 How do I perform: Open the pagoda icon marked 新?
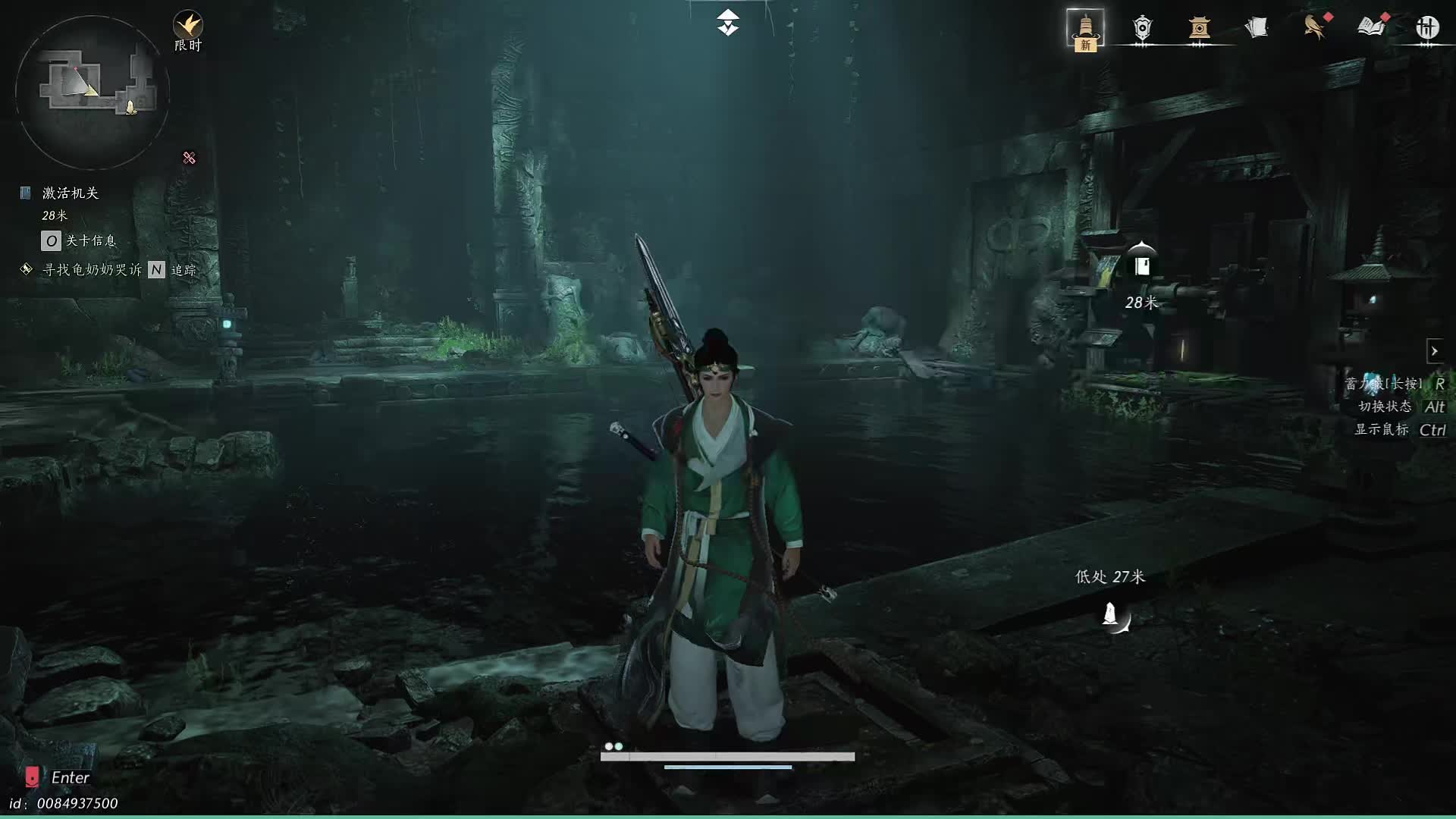point(1085,30)
